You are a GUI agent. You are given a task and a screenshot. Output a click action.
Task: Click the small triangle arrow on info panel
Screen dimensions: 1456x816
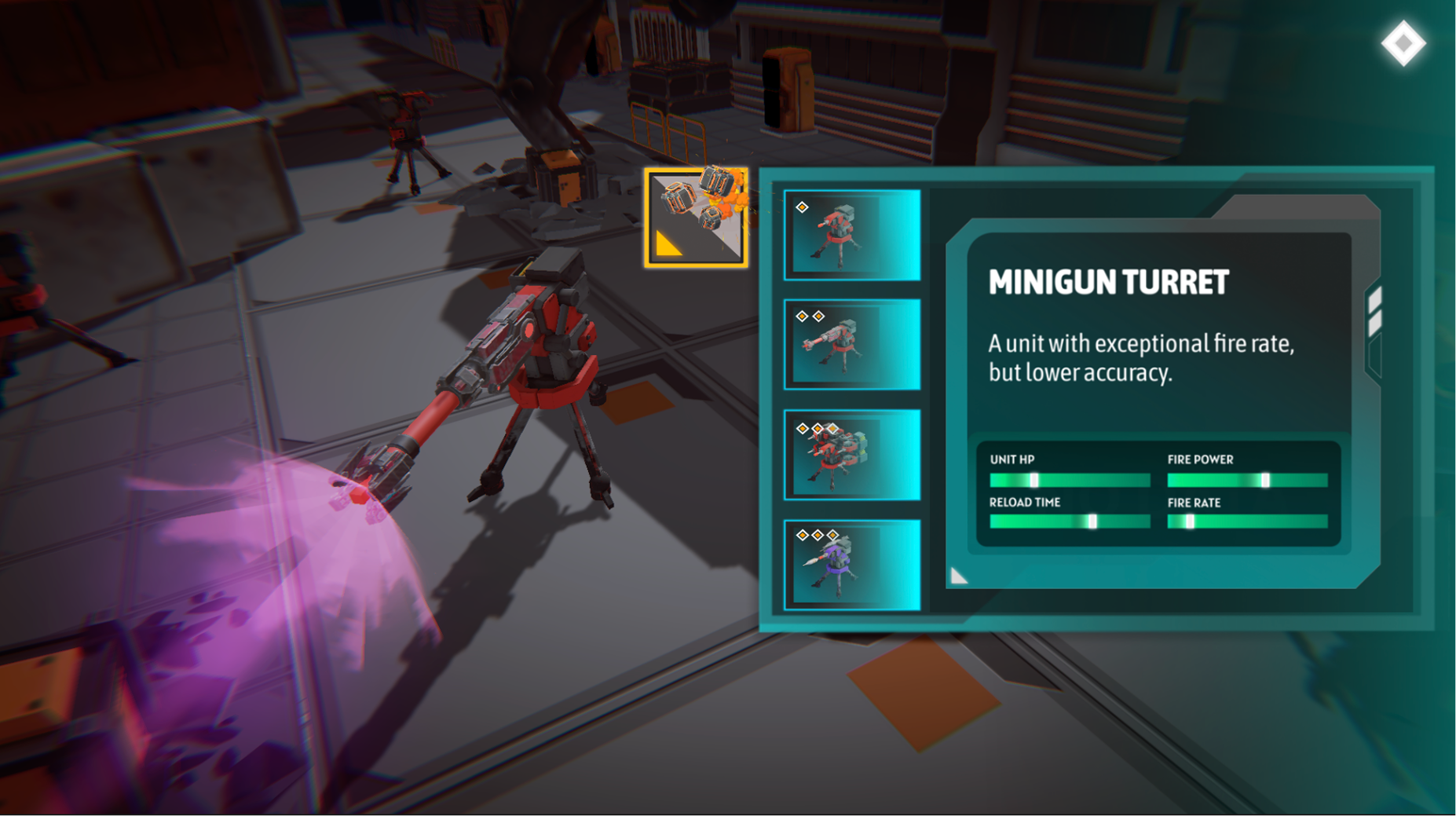[958, 576]
